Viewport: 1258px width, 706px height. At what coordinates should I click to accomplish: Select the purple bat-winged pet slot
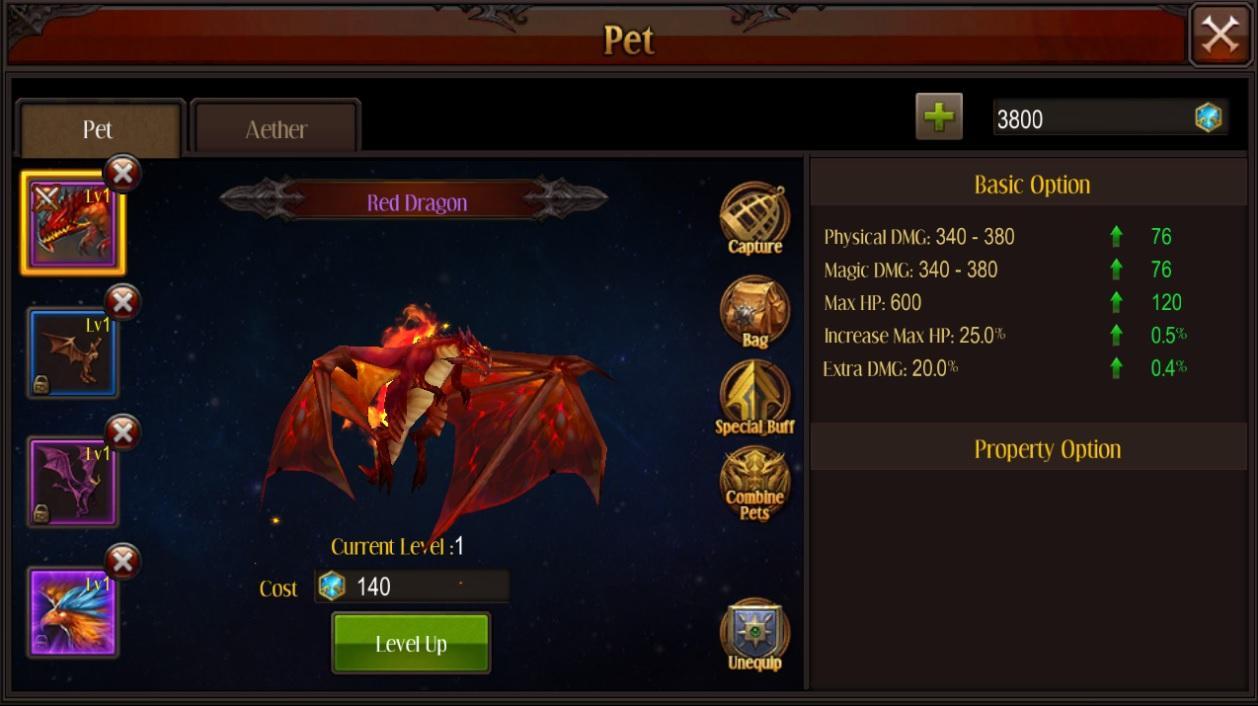pos(73,482)
